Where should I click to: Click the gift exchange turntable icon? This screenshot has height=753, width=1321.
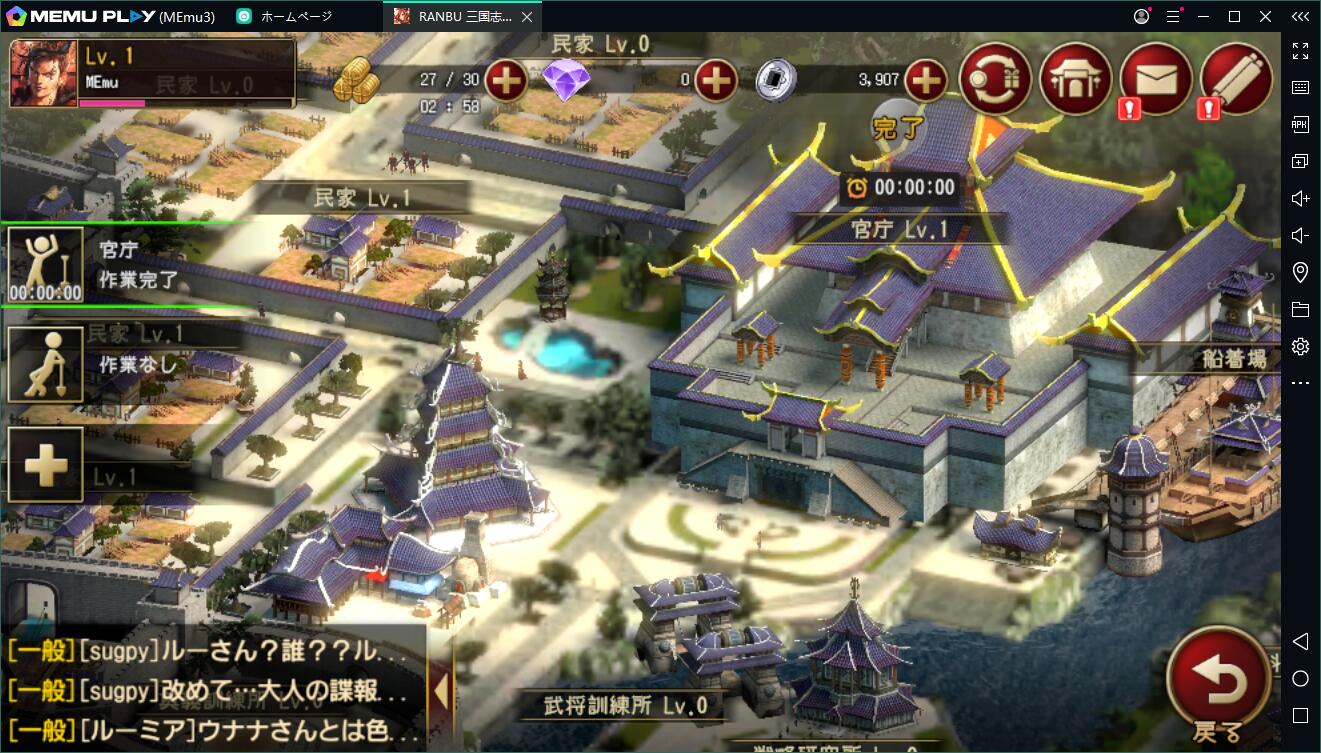click(996, 76)
